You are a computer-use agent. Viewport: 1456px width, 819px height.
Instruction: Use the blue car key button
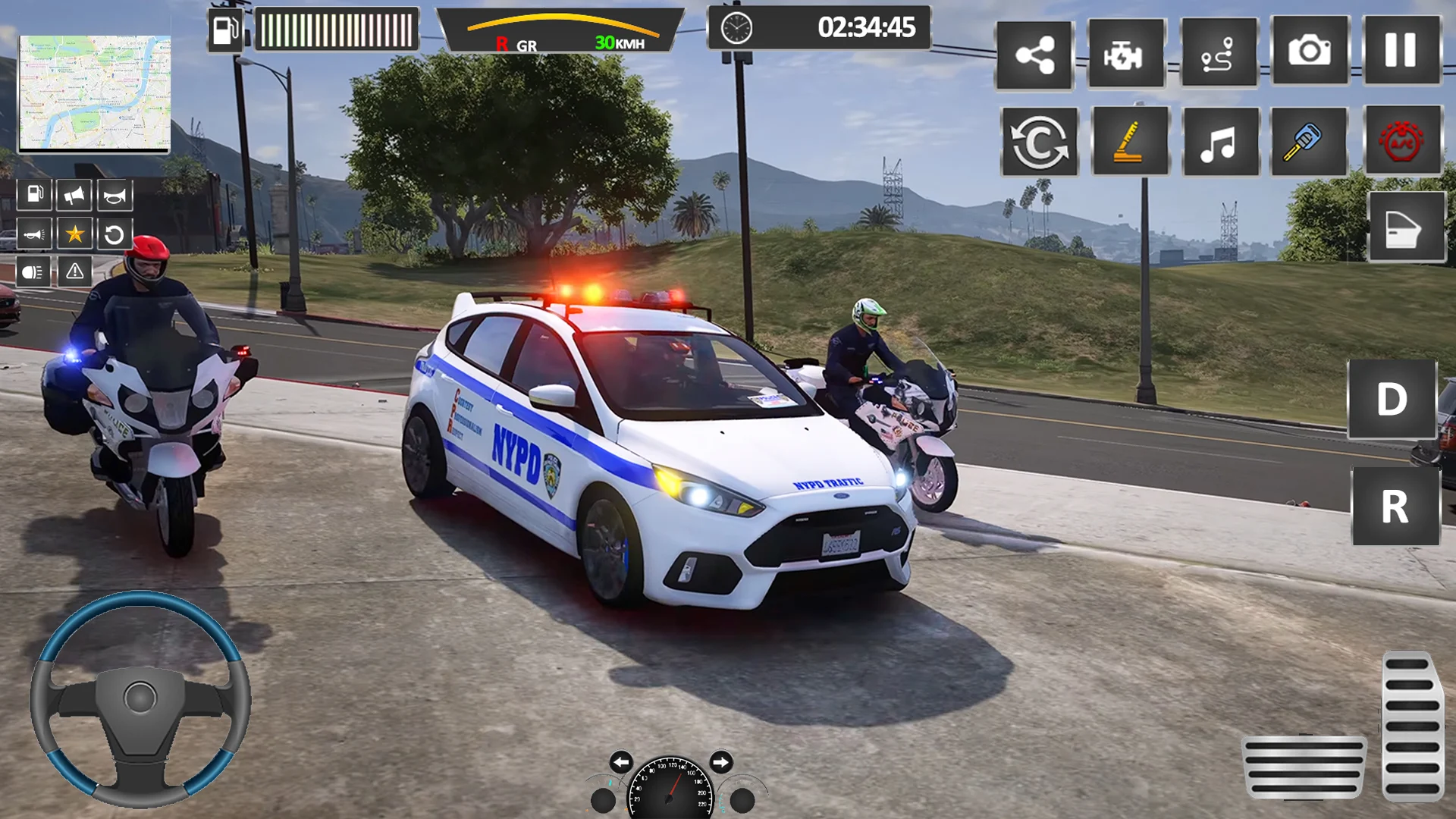pos(1309,142)
